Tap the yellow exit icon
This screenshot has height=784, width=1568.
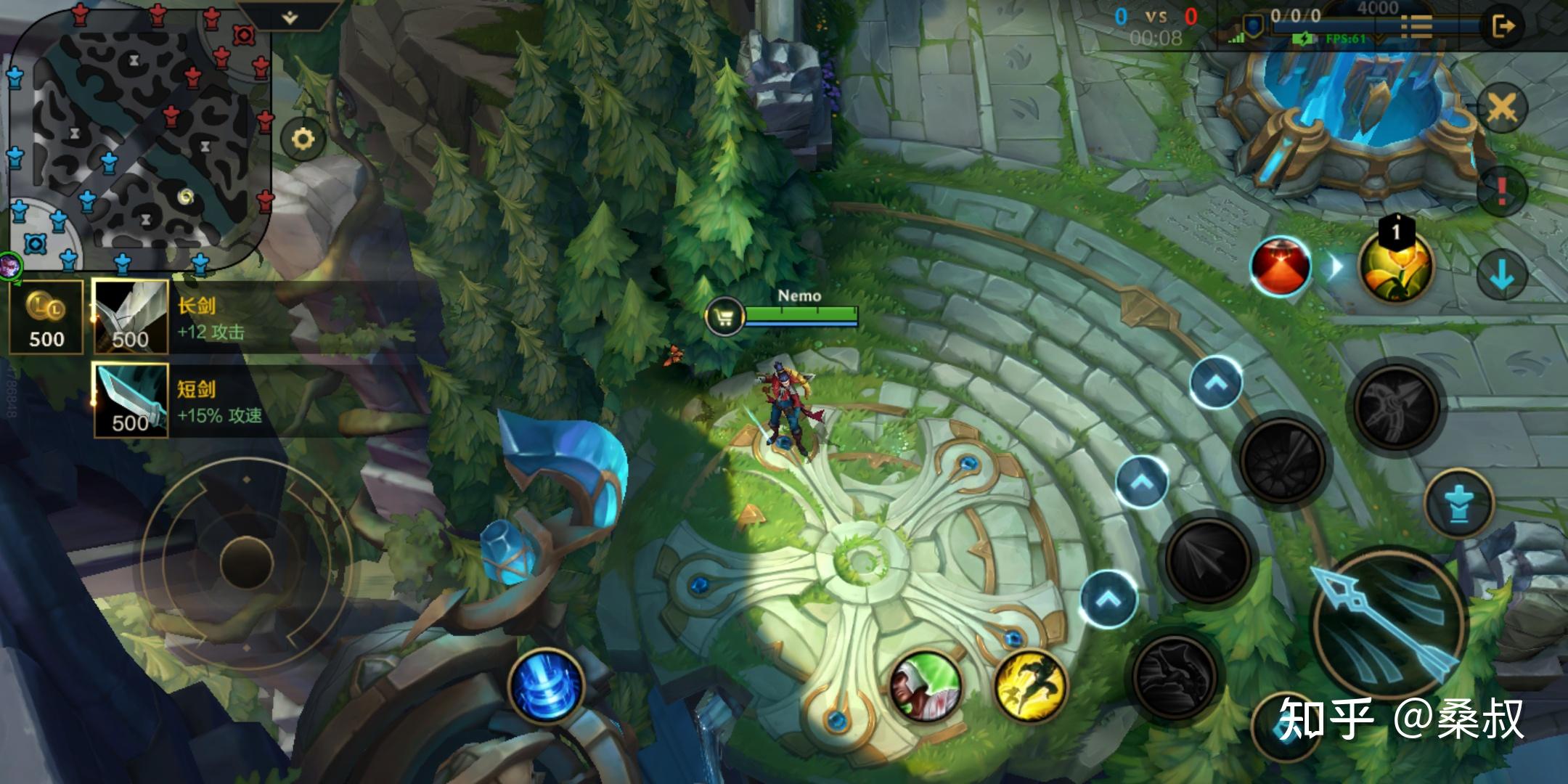[1503, 27]
